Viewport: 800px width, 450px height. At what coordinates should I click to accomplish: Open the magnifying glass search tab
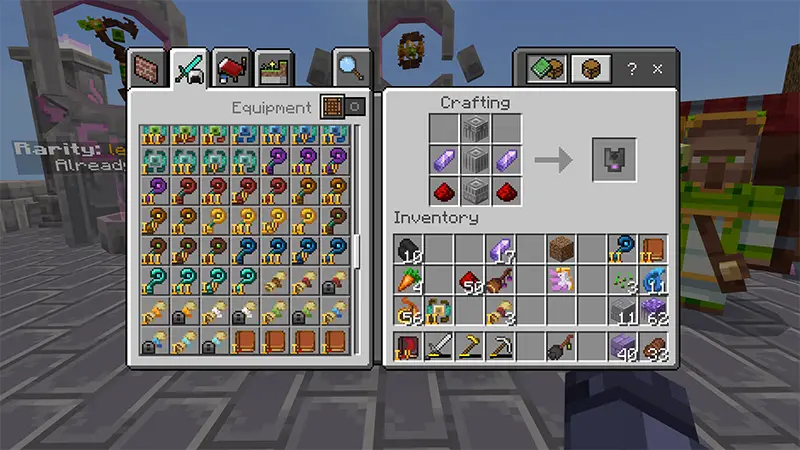point(348,68)
